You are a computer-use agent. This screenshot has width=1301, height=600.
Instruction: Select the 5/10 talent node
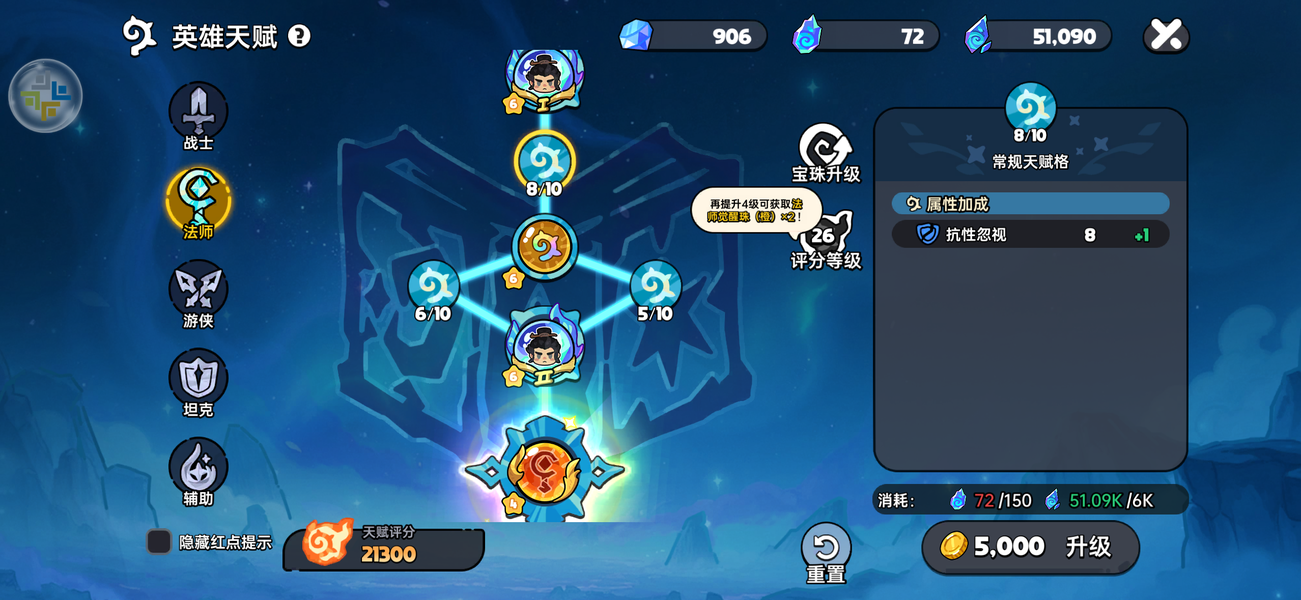click(655, 286)
